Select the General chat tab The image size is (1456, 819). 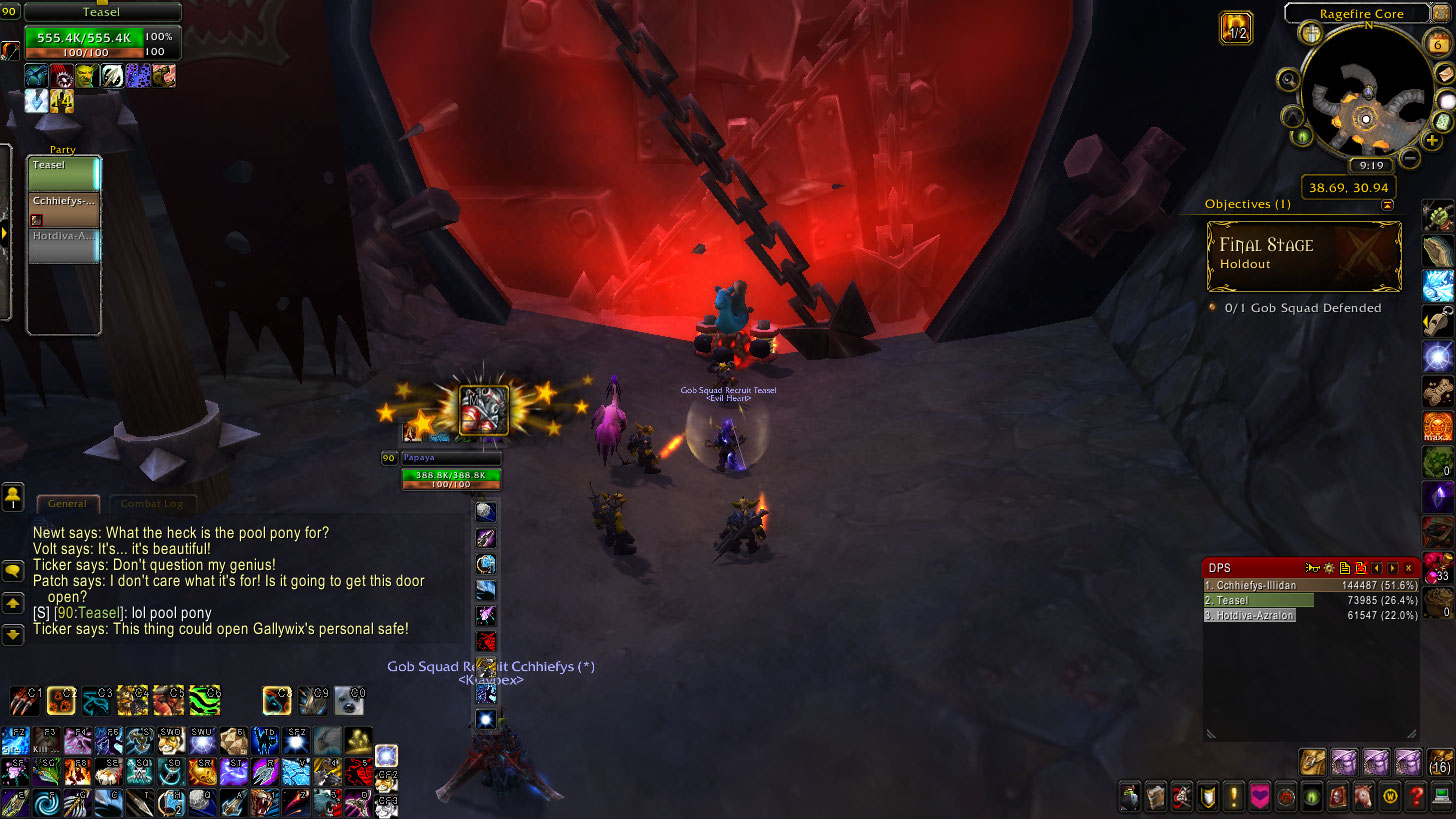pyautogui.click(x=67, y=504)
